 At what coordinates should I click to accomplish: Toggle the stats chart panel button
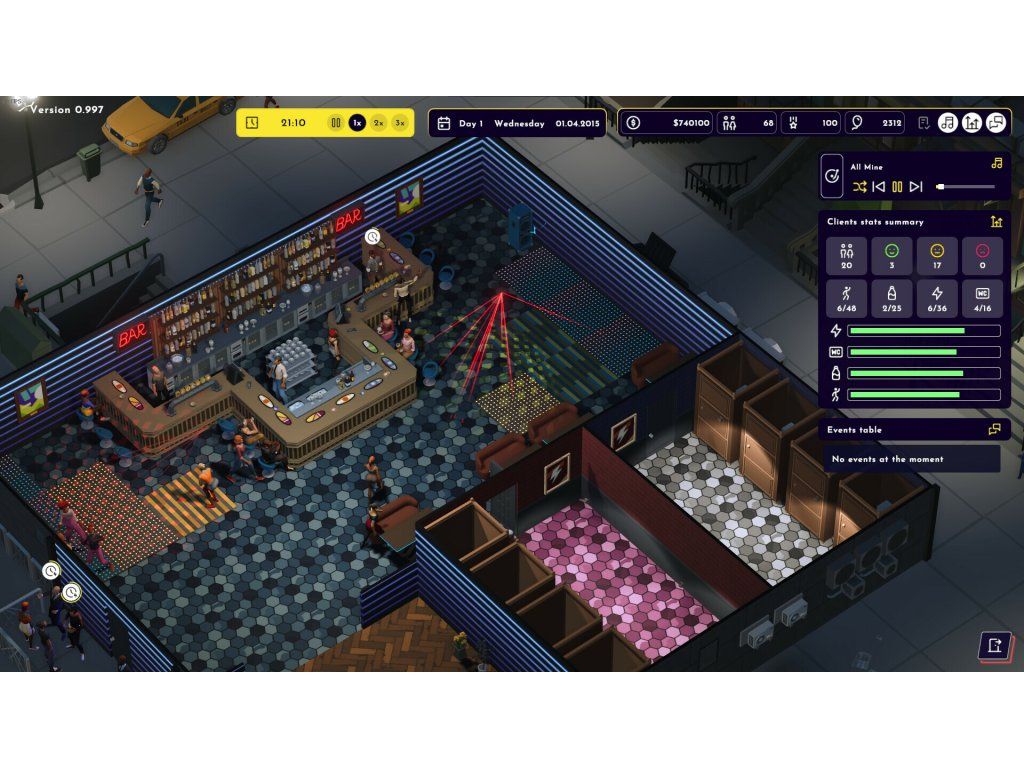tap(972, 123)
